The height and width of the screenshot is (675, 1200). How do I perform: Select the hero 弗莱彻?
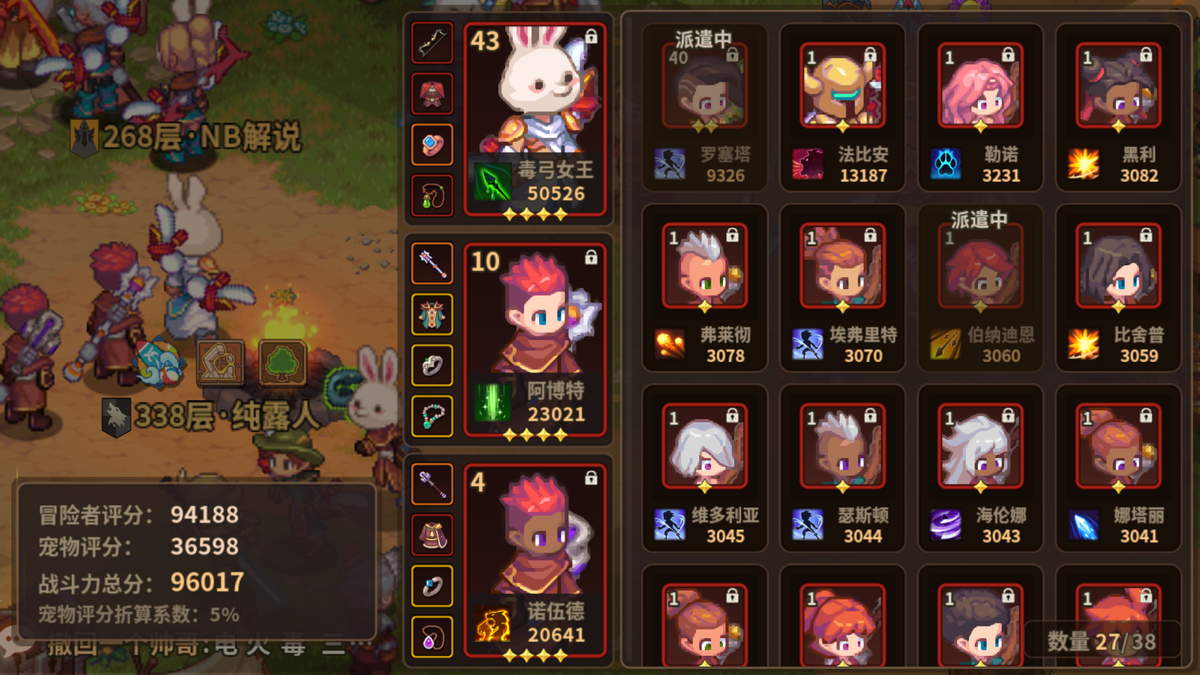703,268
